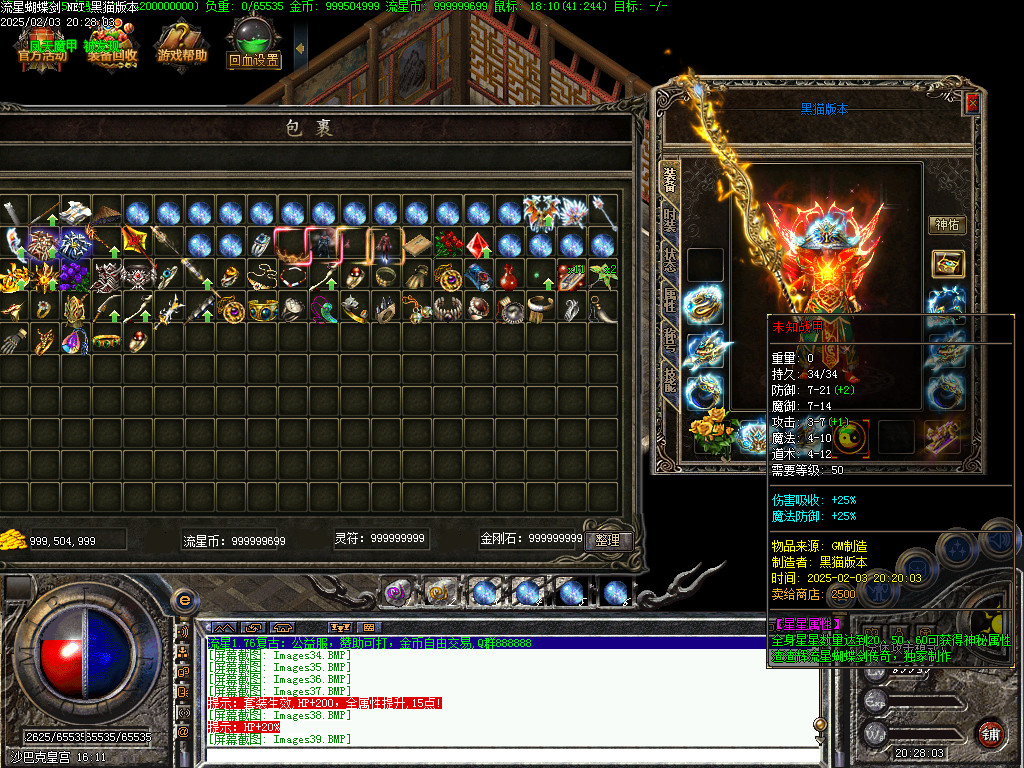Open the 装备回收 equipment recycle menu
Image resolution: width=1024 pixels, height=768 pixels.
[112, 46]
